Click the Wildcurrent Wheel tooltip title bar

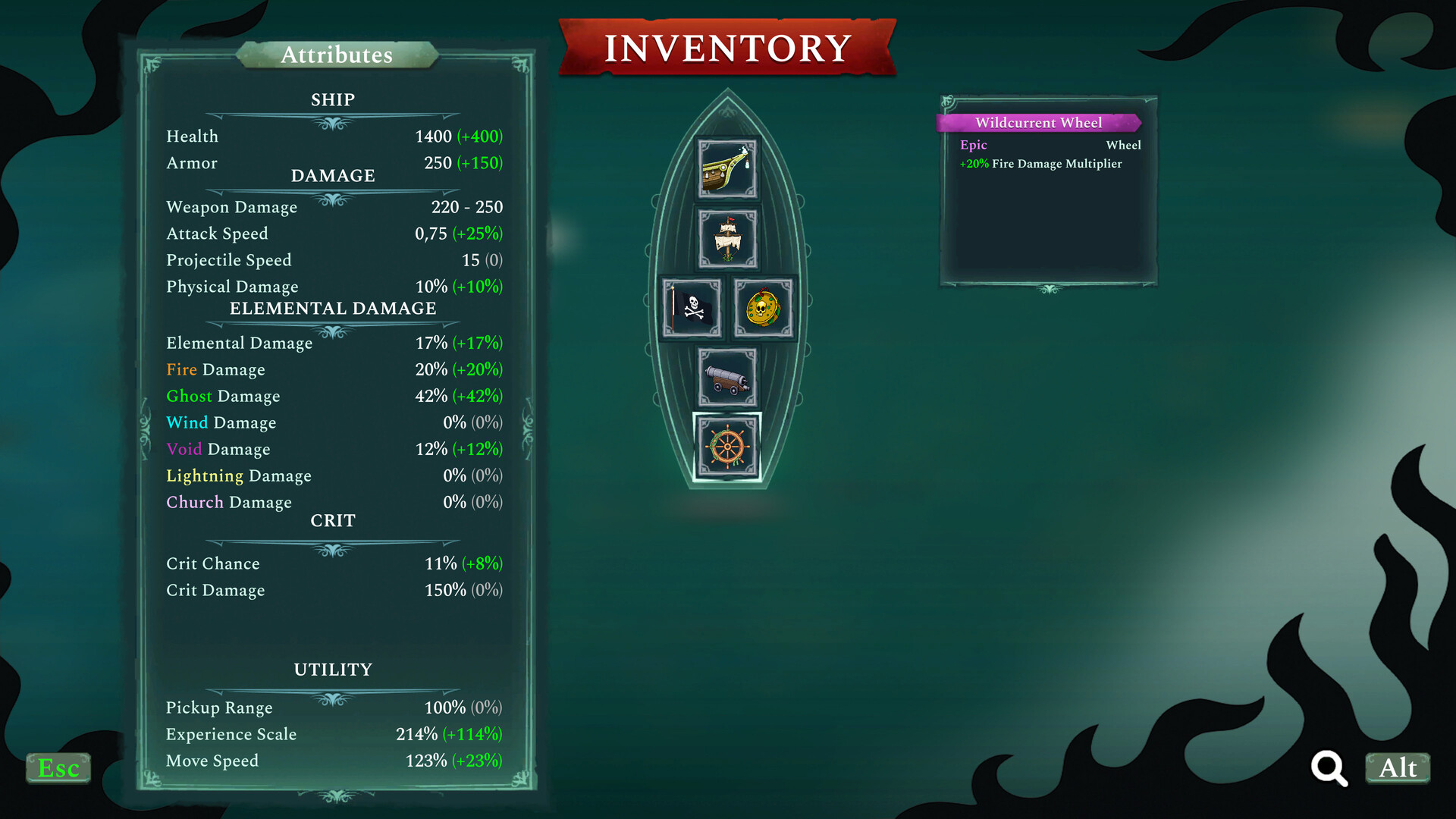point(1038,122)
